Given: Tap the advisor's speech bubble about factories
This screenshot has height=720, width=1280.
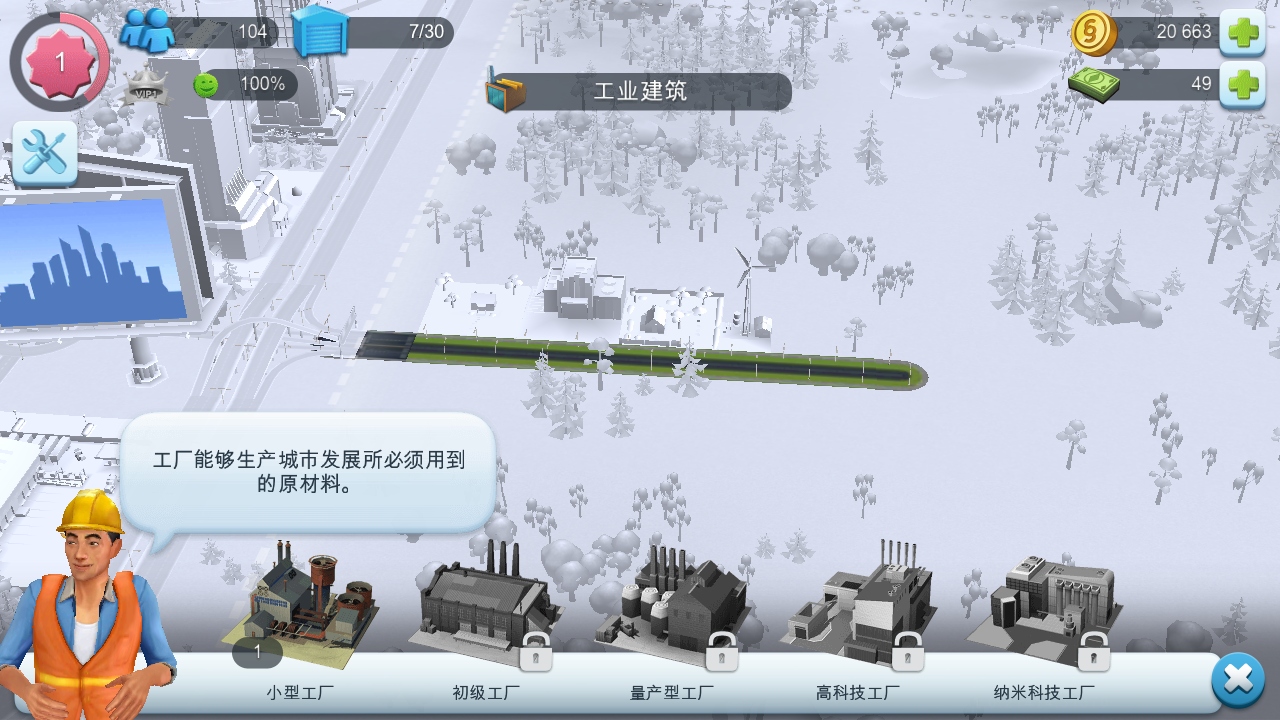Looking at the screenshot, I should (310, 470).
